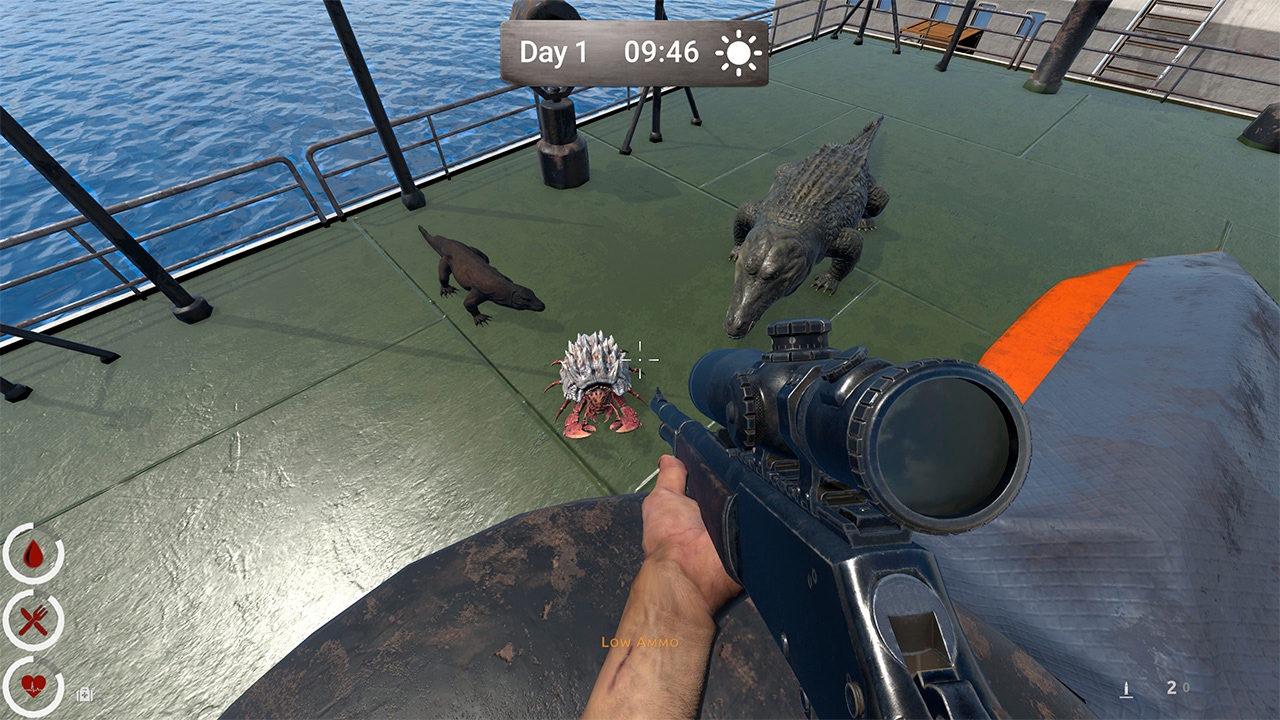Select the heartbeat health icon

pos(33,686)
